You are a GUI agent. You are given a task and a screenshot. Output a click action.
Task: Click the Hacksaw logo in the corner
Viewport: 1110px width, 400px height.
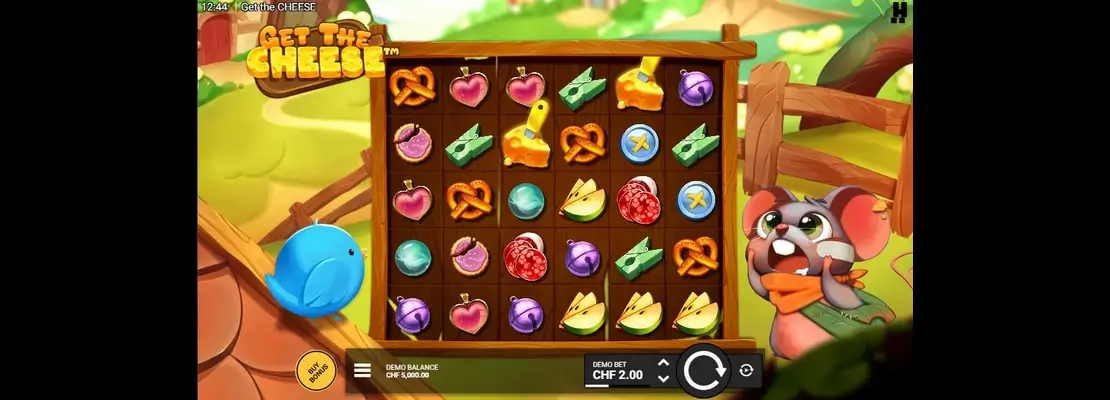tap(899, 11)
